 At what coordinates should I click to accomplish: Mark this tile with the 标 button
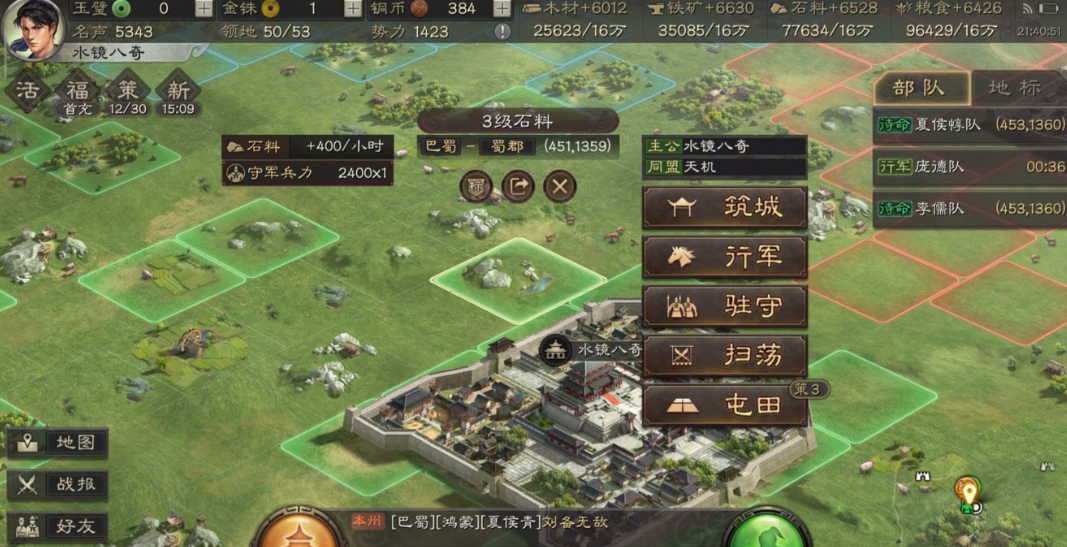coord(476,186)
